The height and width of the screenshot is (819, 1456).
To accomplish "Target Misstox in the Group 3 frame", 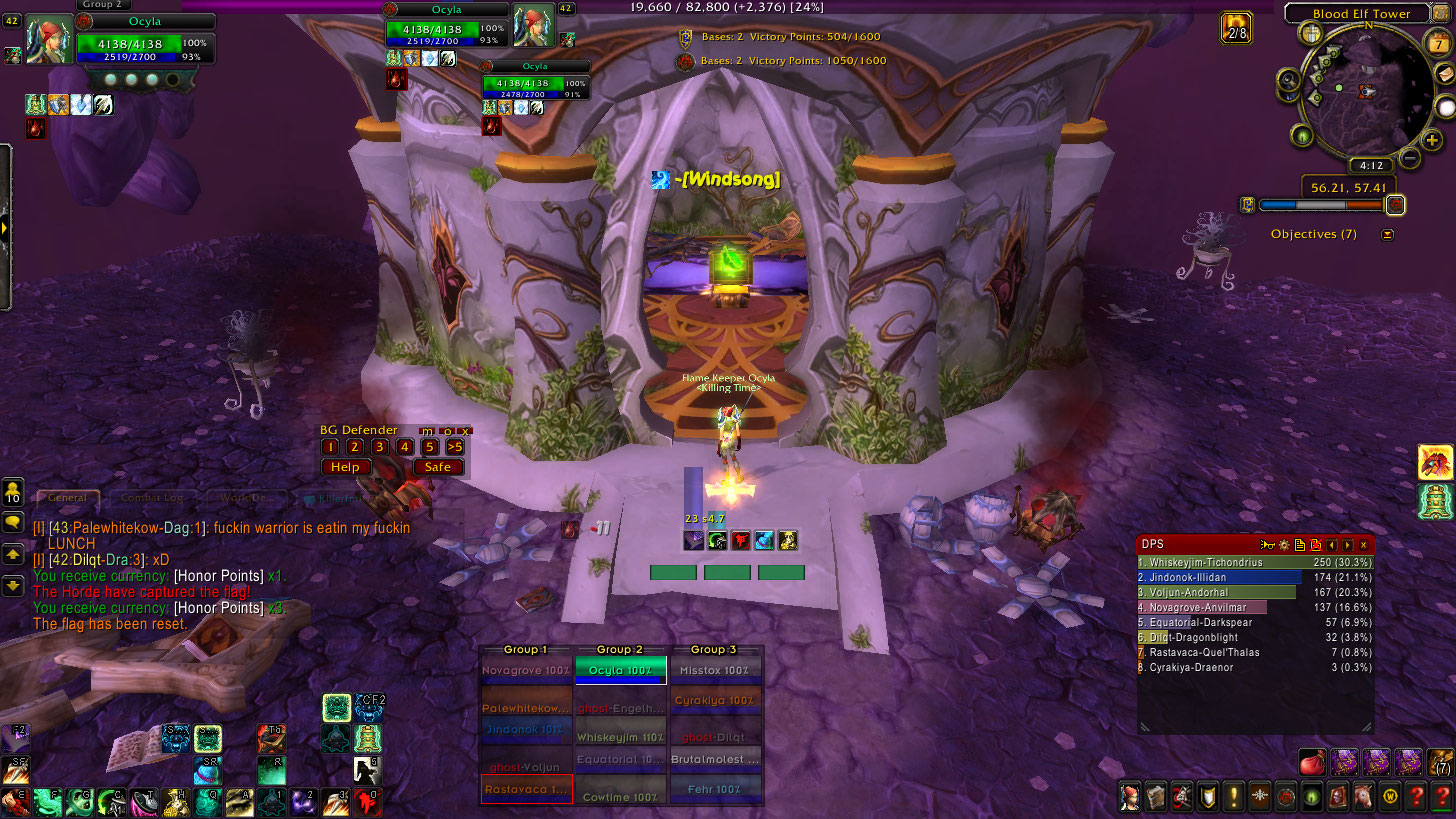I will click(x=714, y=670).
